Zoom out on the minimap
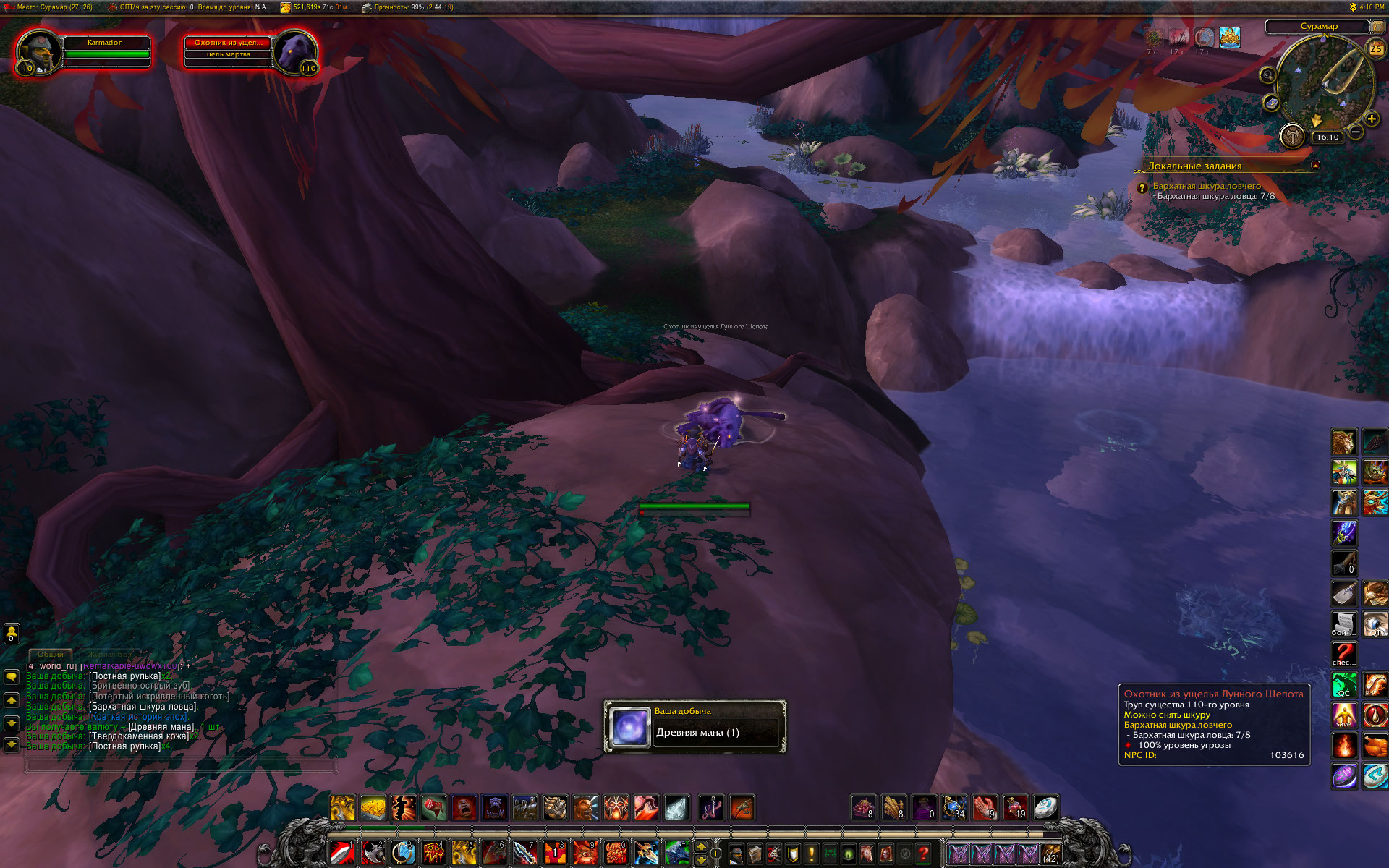 (x=1356, y=132)
